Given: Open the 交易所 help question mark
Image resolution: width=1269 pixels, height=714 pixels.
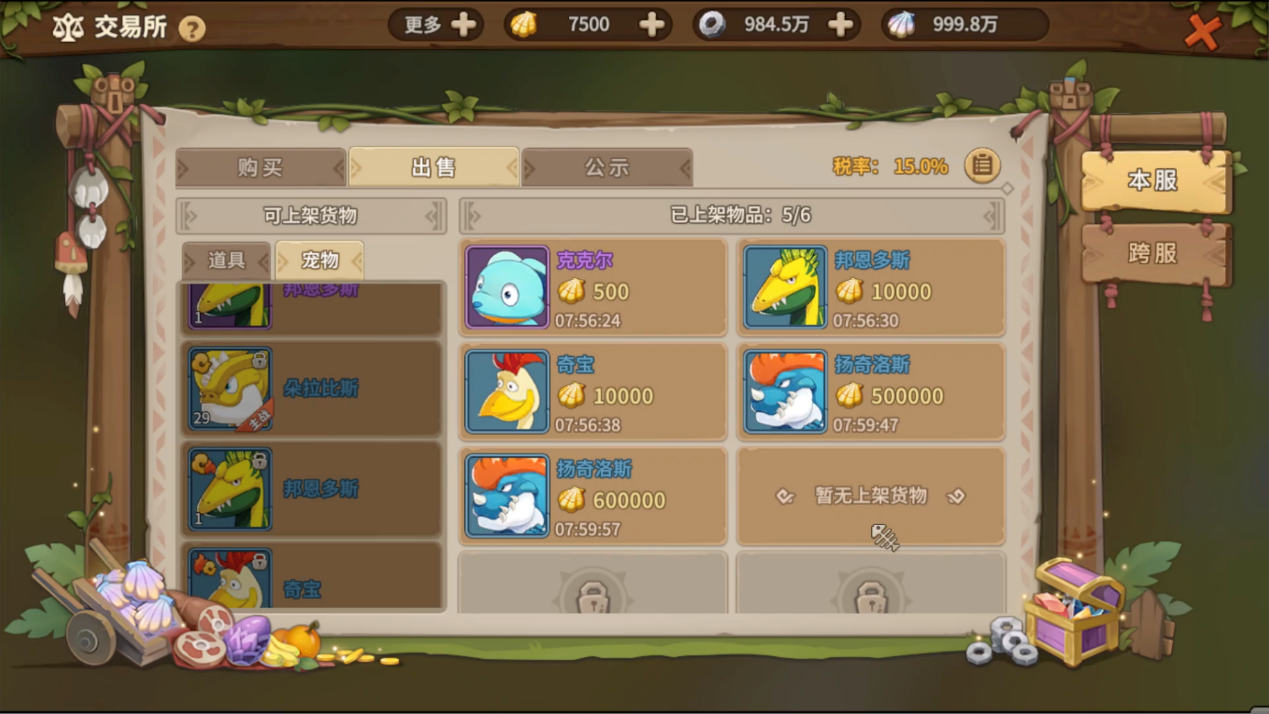Looking at the screenshot, I should point(192,28).
